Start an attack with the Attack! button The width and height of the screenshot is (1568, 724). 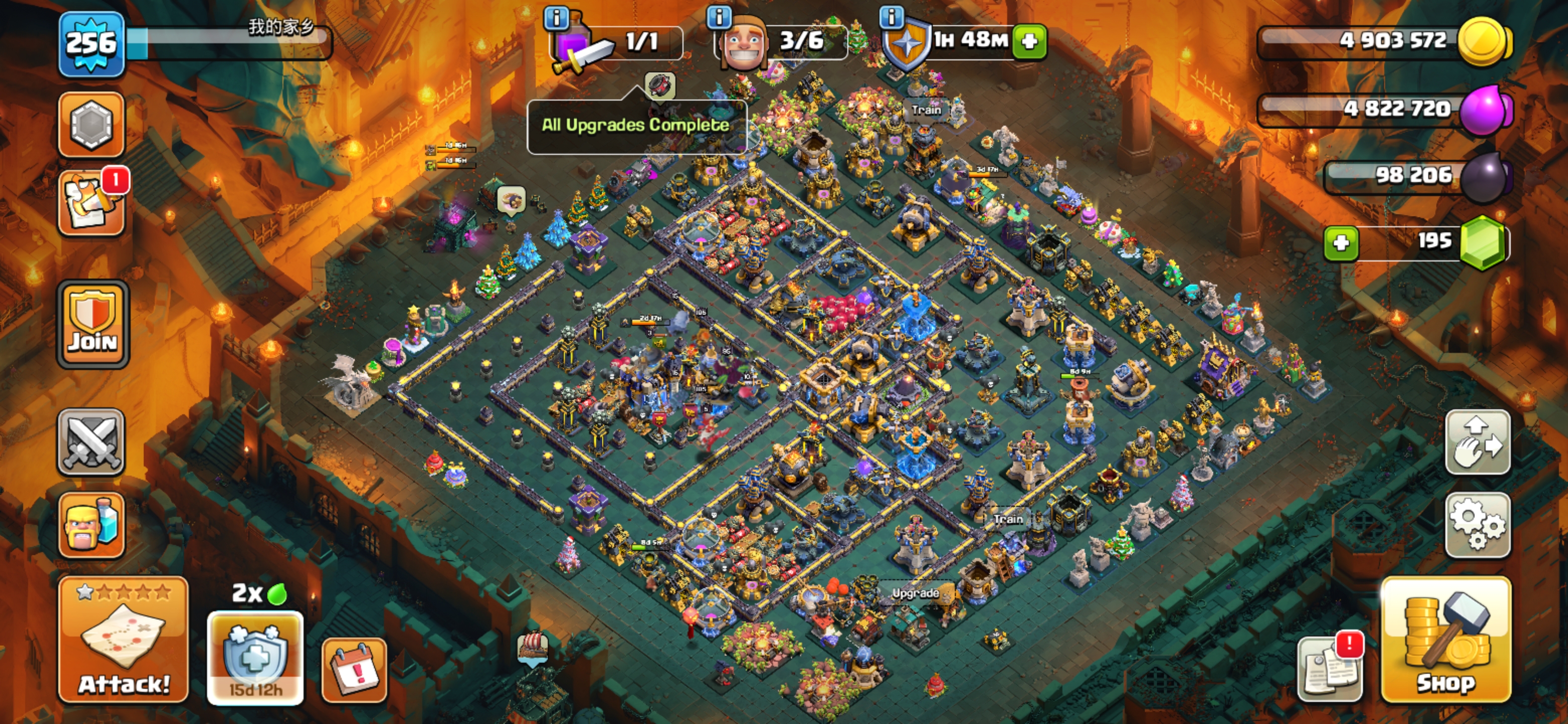pyautogui.click(x=124, y=640)
